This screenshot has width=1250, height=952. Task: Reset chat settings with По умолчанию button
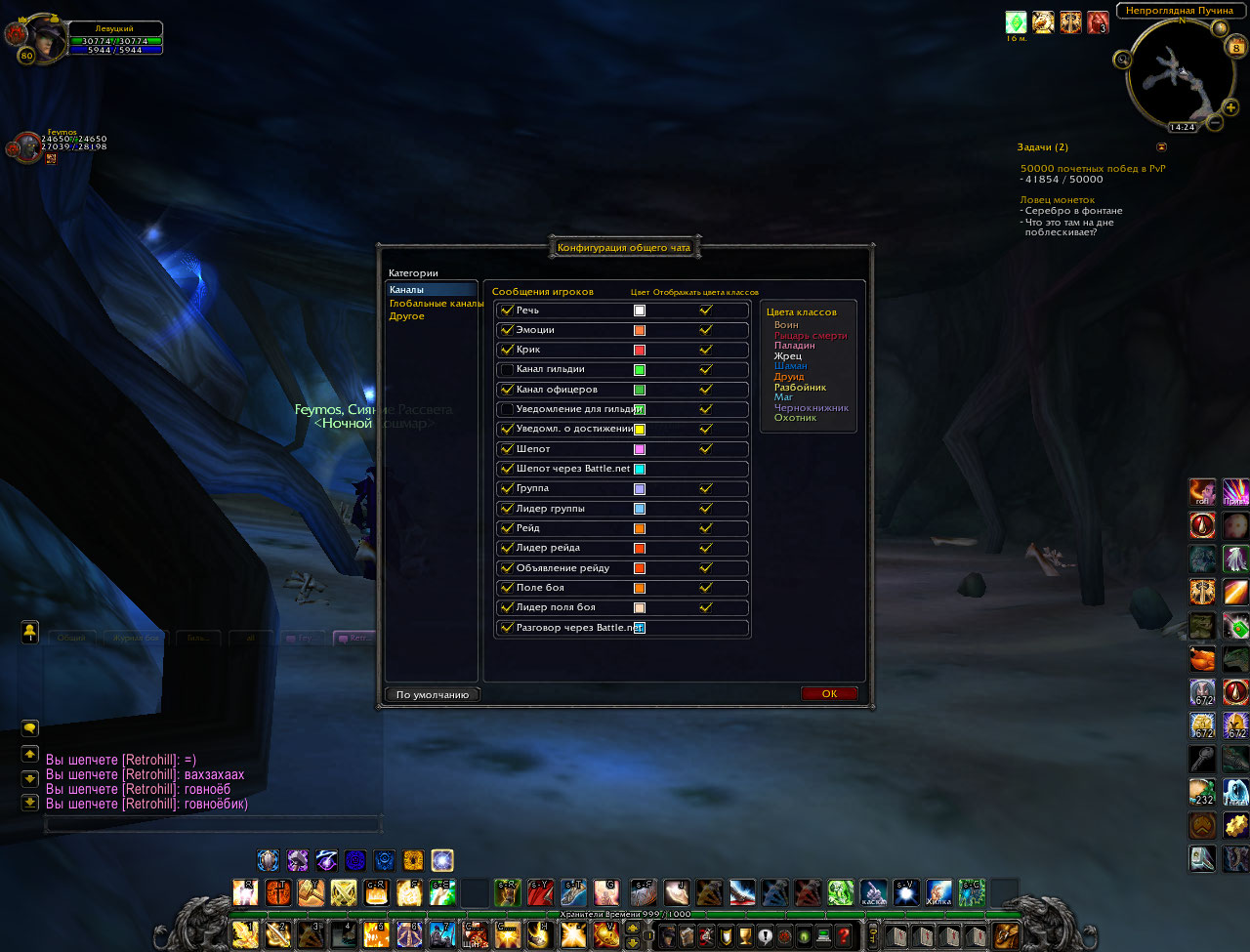point(433,695)
